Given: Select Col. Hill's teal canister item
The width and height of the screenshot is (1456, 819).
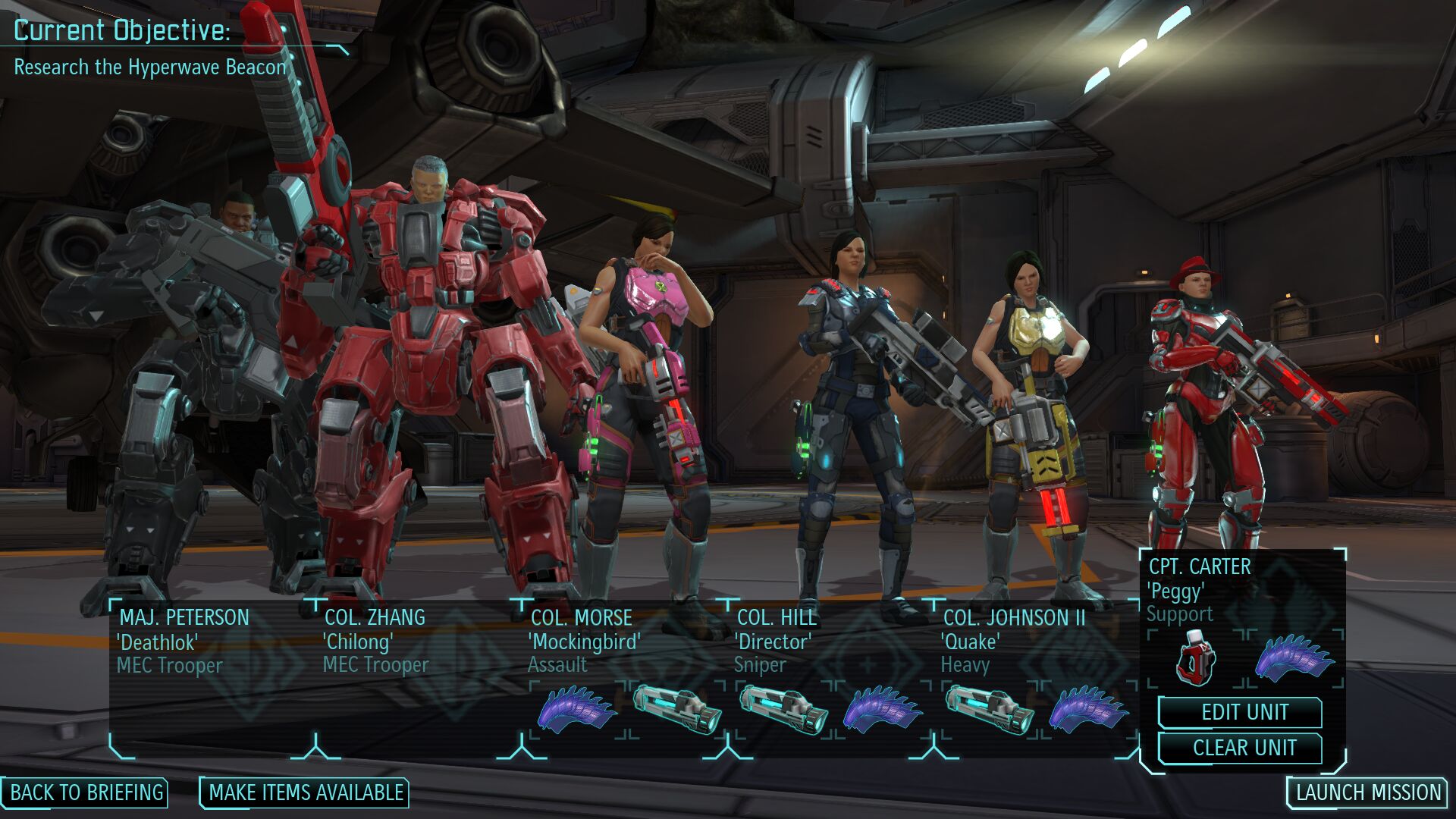Looking at the screenshot, I should click(783, 710).
